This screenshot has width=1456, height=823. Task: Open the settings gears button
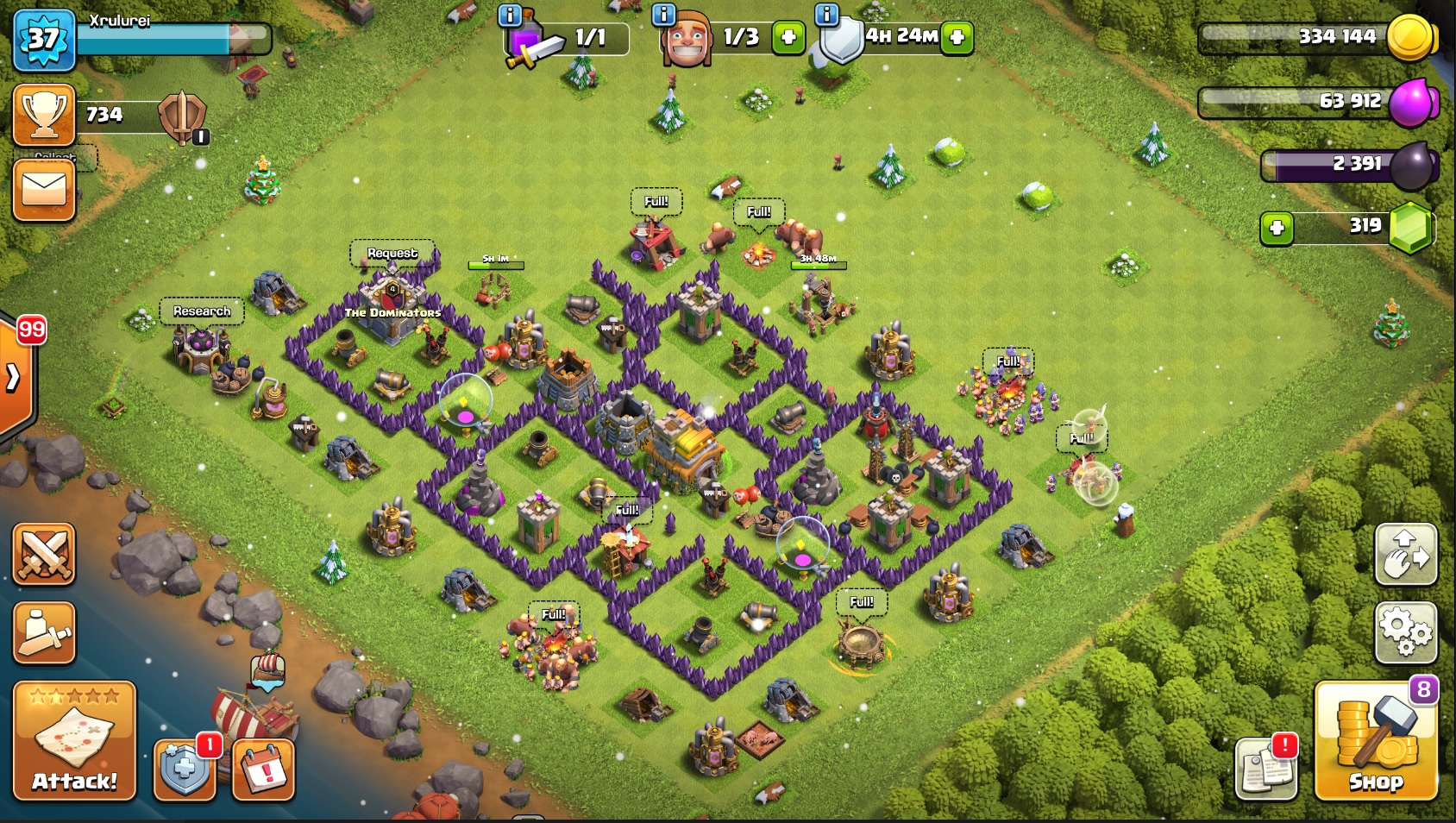(1405, 632)
